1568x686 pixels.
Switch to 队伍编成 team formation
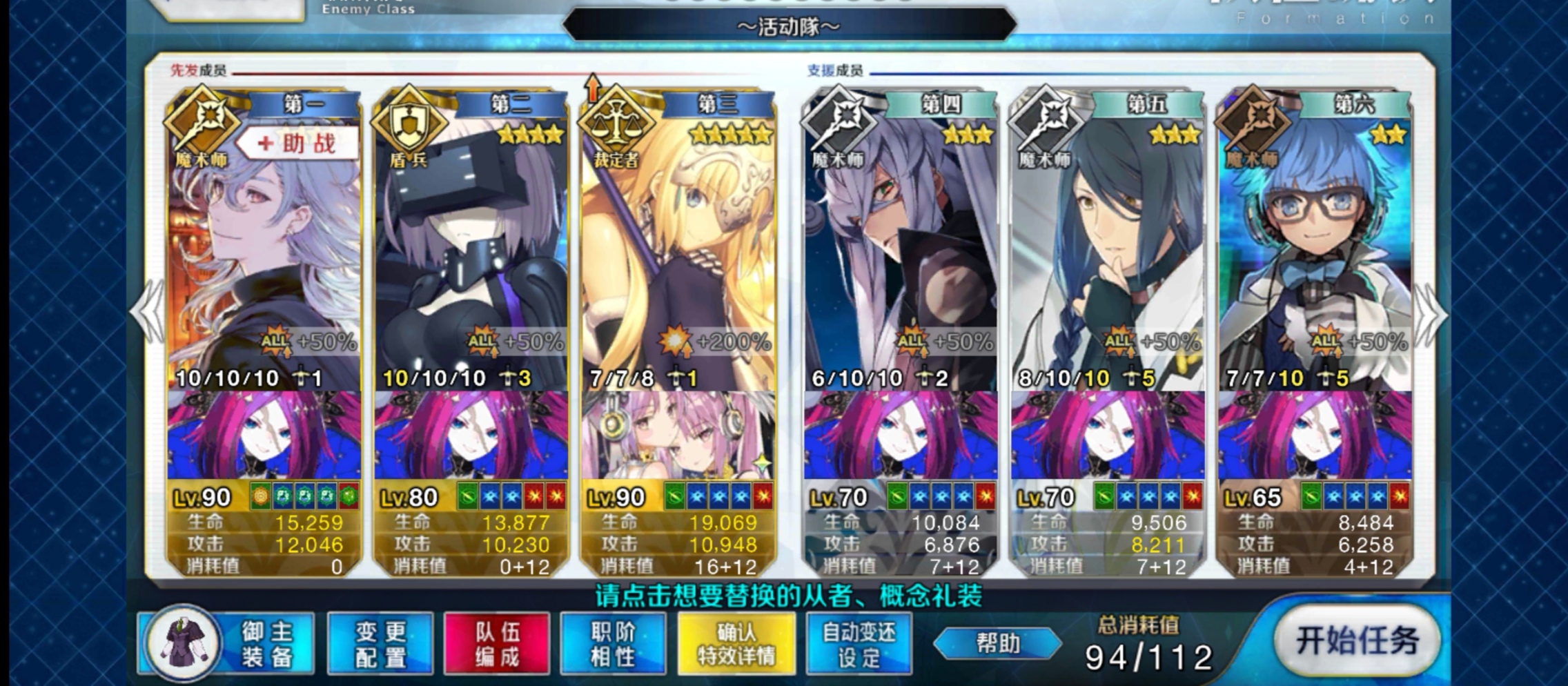[x=496, y=643]
